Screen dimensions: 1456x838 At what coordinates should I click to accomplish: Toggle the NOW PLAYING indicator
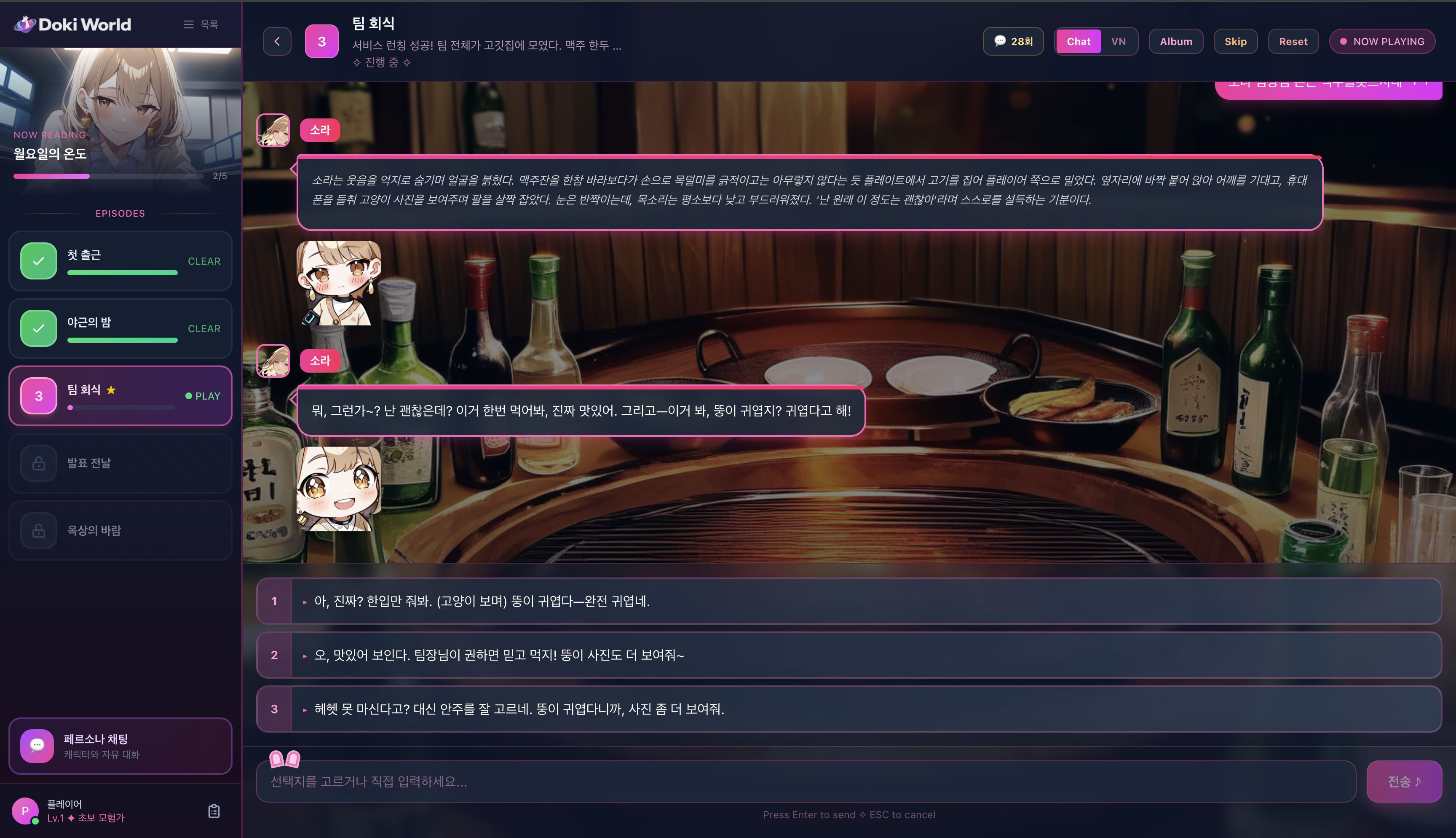point(1382,41)
